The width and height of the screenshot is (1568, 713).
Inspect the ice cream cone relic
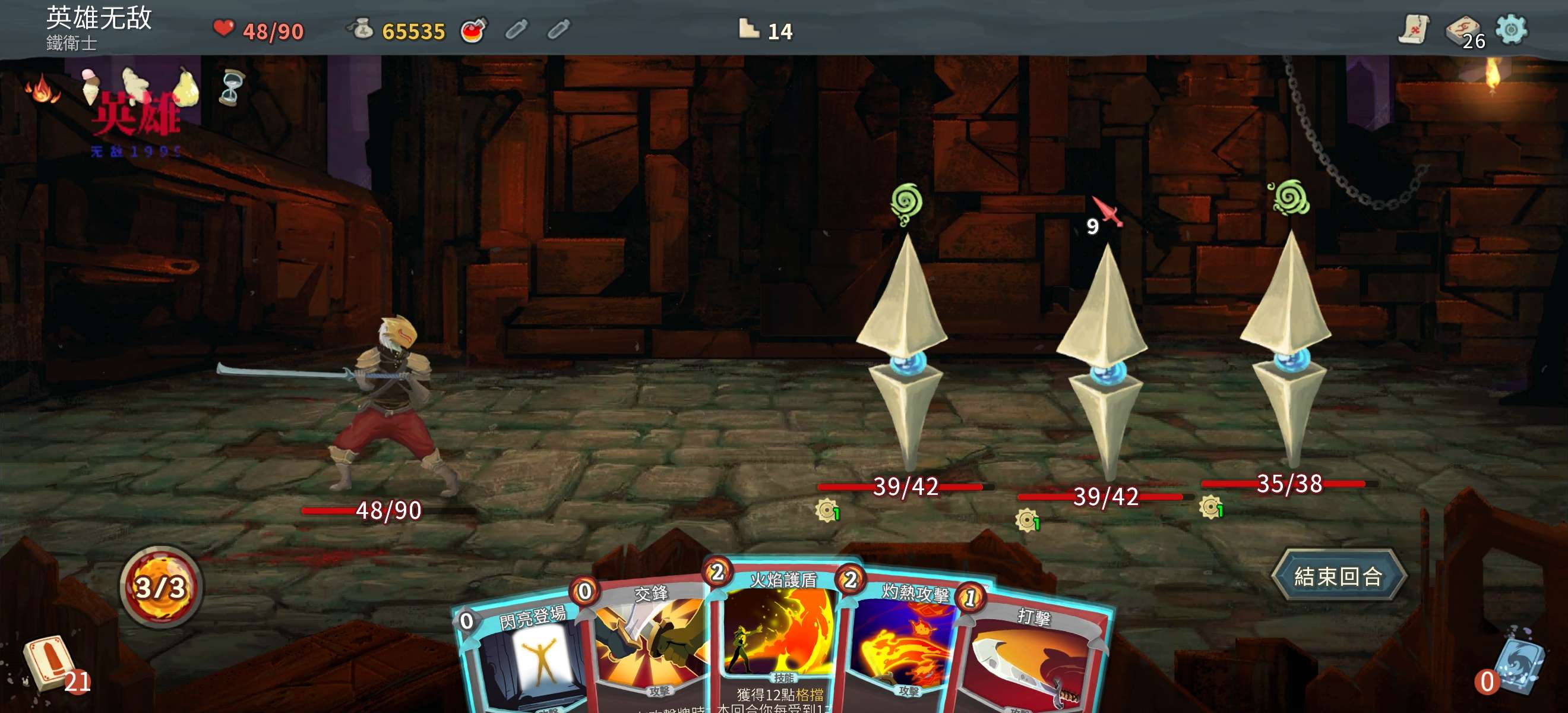(93, 85)
